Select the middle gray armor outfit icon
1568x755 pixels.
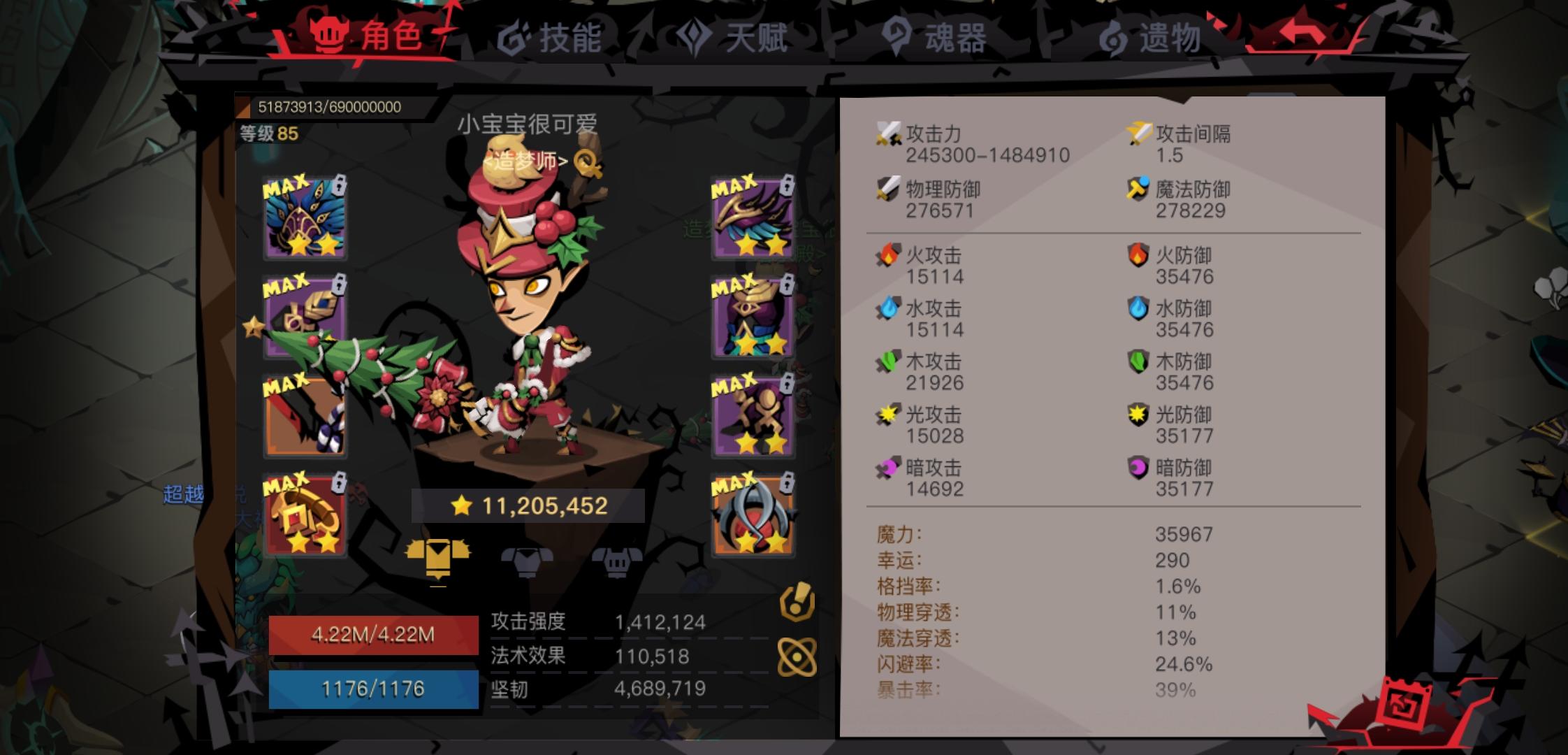[x=526, y=559]
